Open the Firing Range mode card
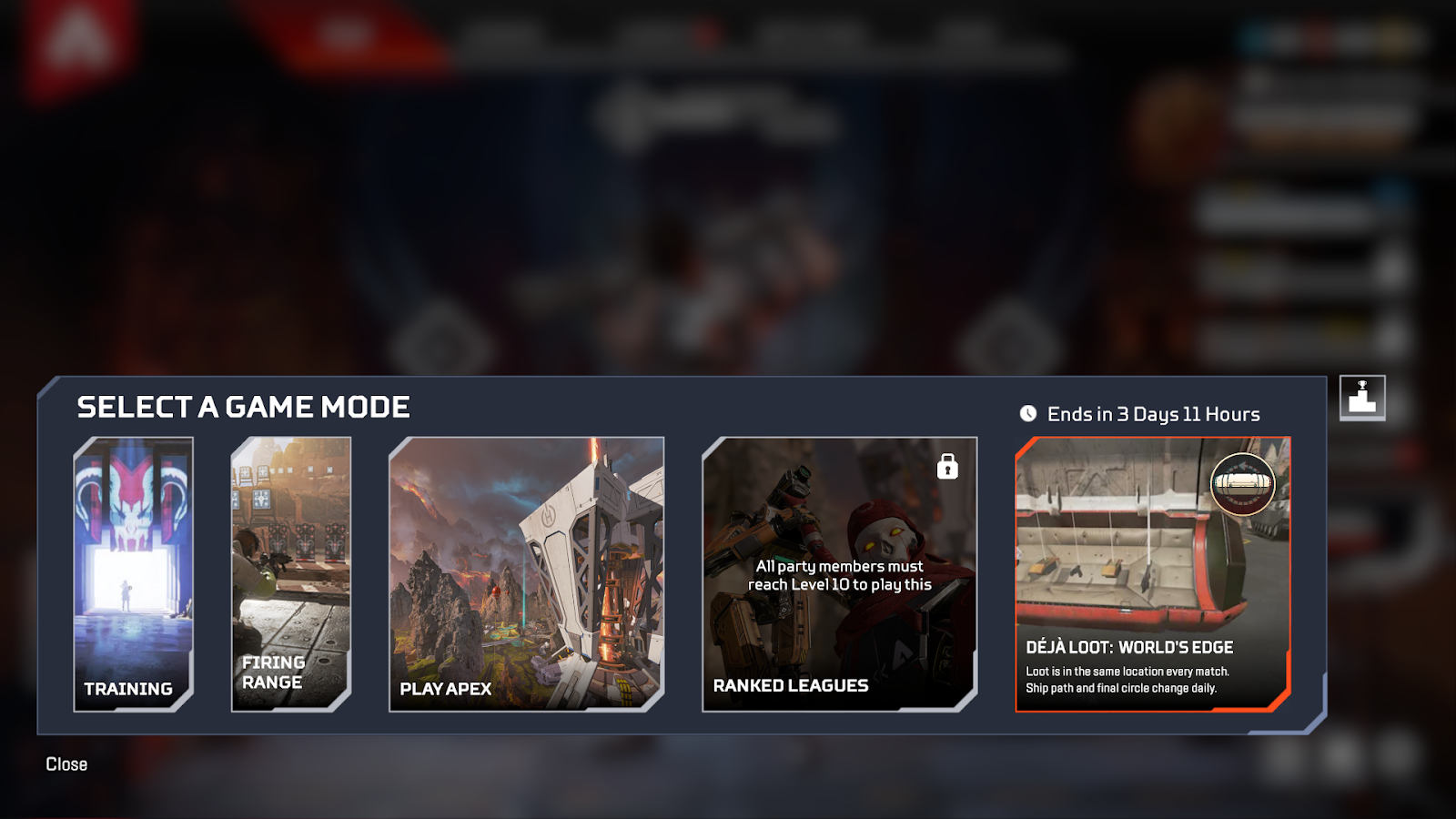The image size is (1456, 819). [x=291, y=573]
